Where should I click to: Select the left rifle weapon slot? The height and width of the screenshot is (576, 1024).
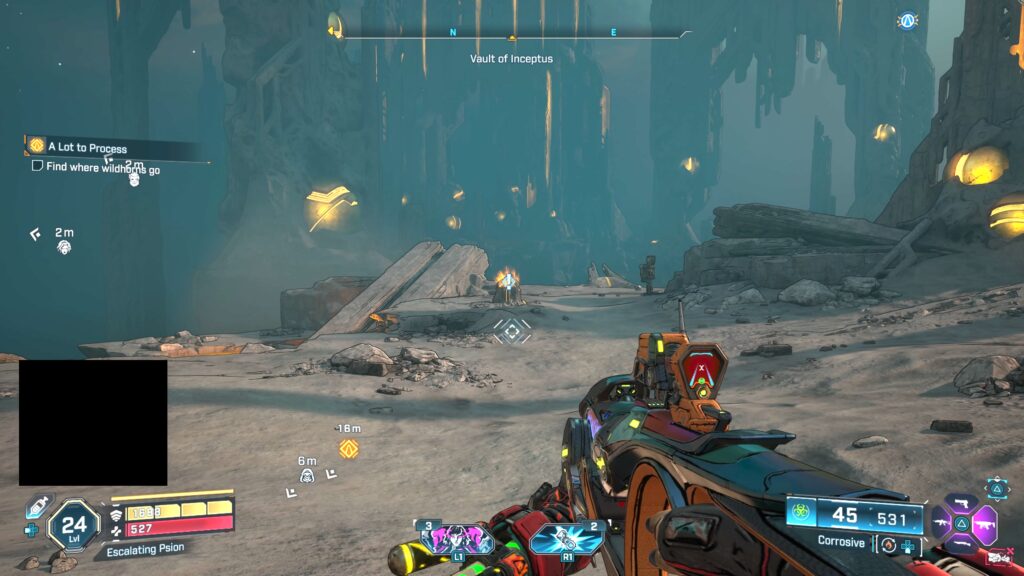click(x=940, y=523)
